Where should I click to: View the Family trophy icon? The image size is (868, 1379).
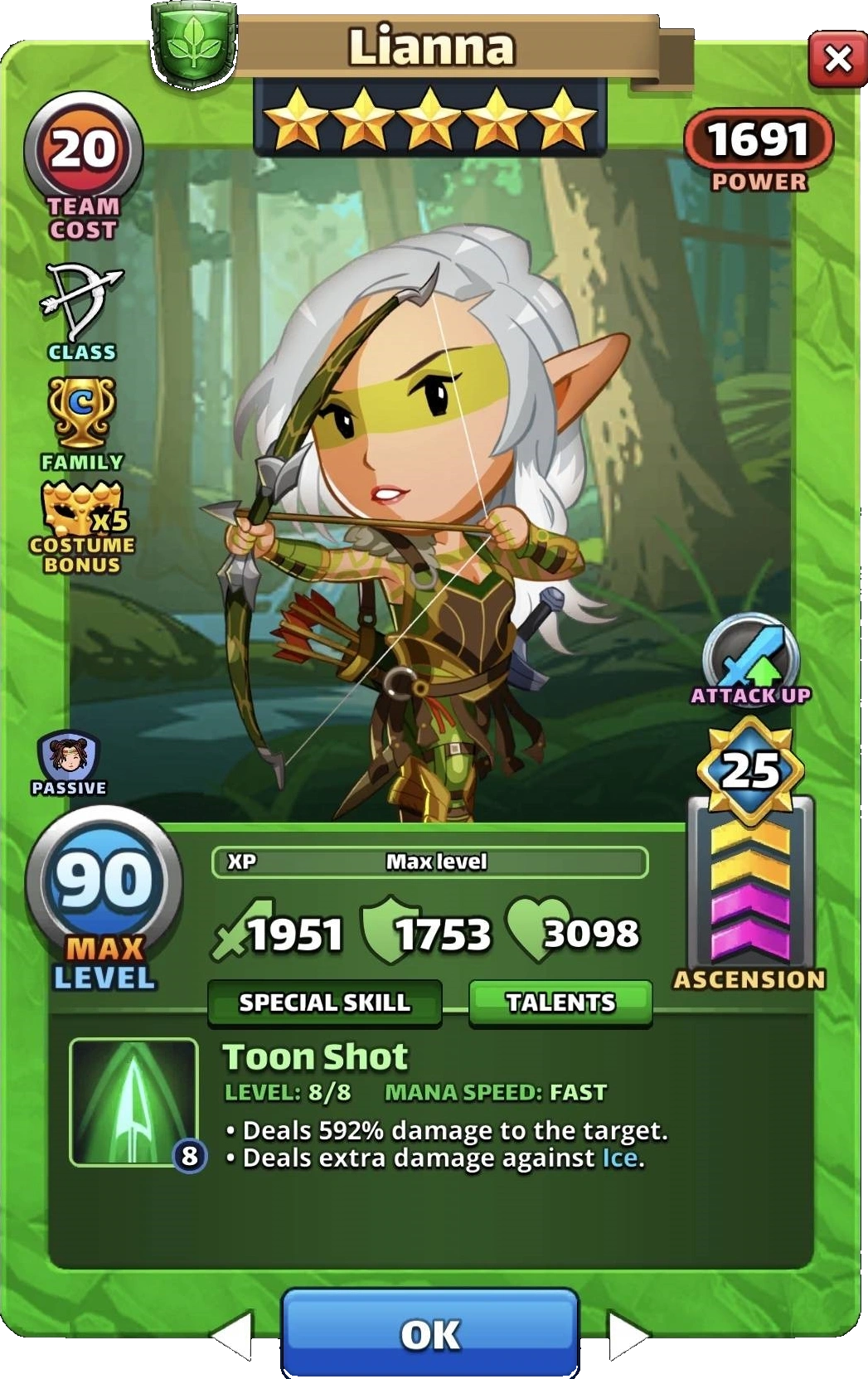coord(81,412)
